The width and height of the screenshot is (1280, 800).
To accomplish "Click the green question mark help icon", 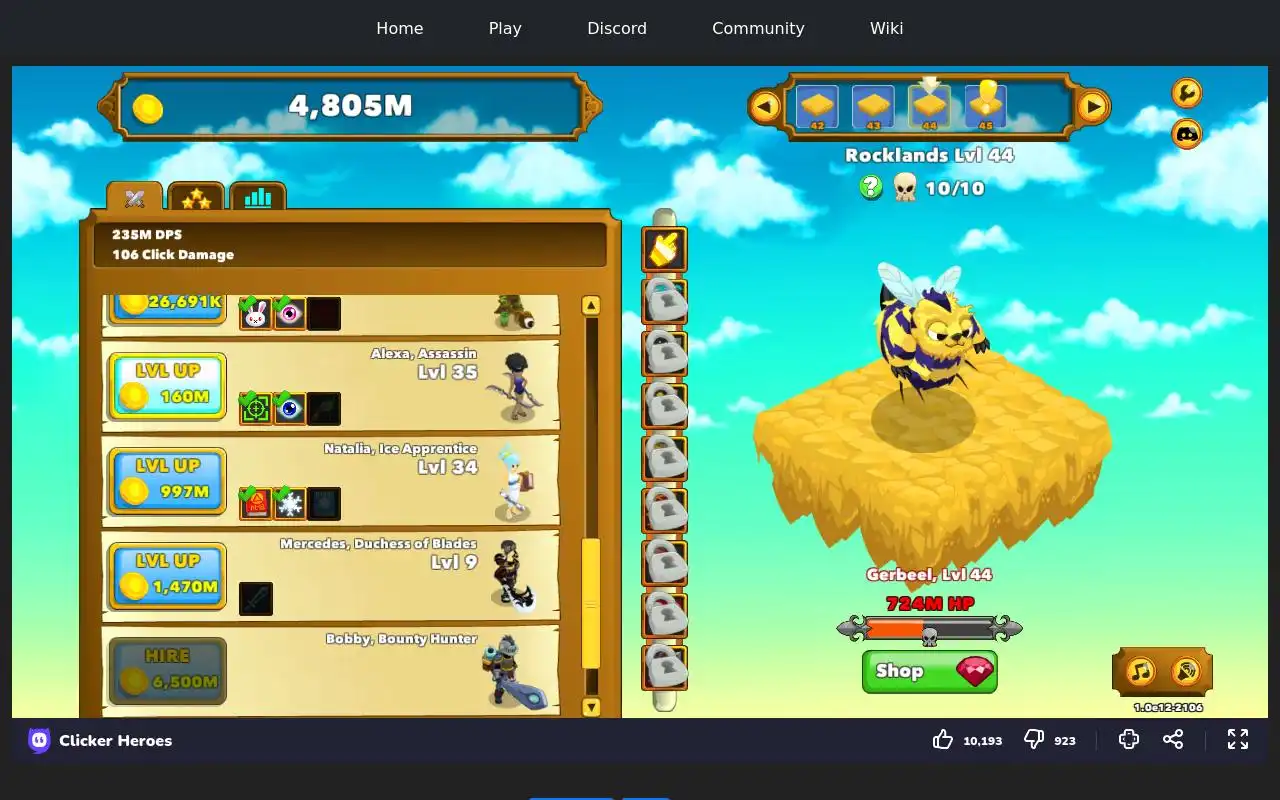I will [871, 187].
